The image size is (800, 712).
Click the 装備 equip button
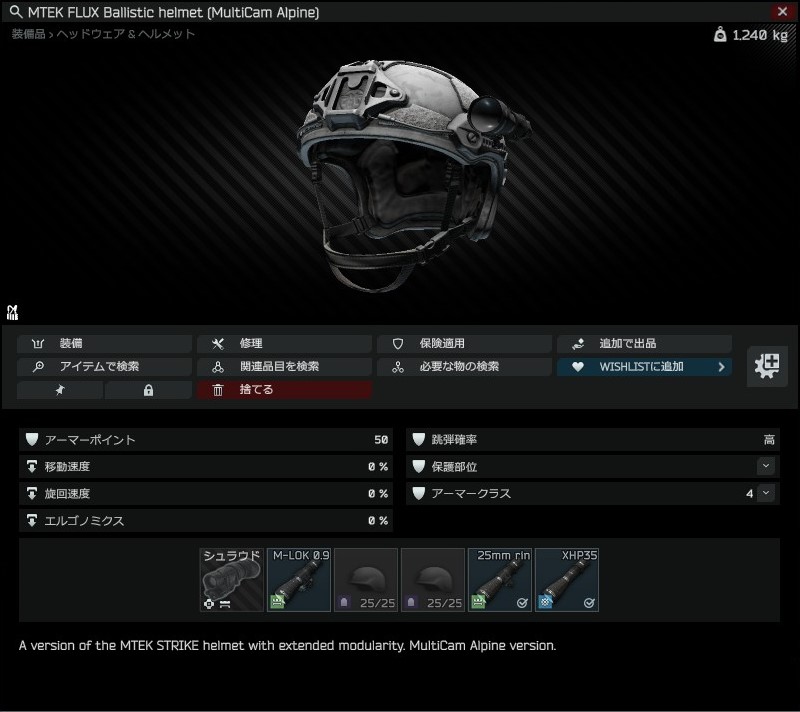(x=104, y=343)
